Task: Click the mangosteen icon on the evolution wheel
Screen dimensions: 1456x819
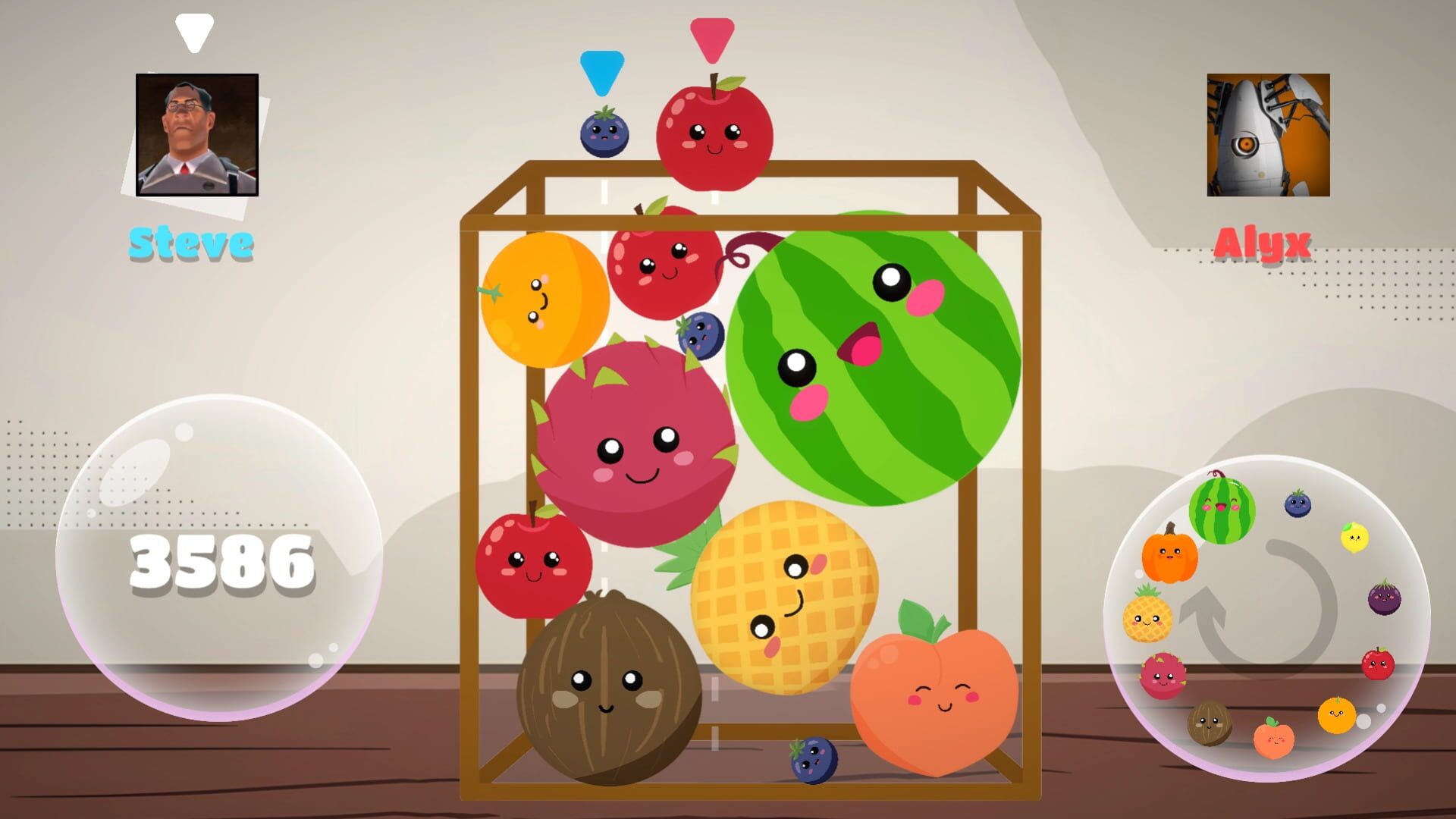Action: point(1384,598)
